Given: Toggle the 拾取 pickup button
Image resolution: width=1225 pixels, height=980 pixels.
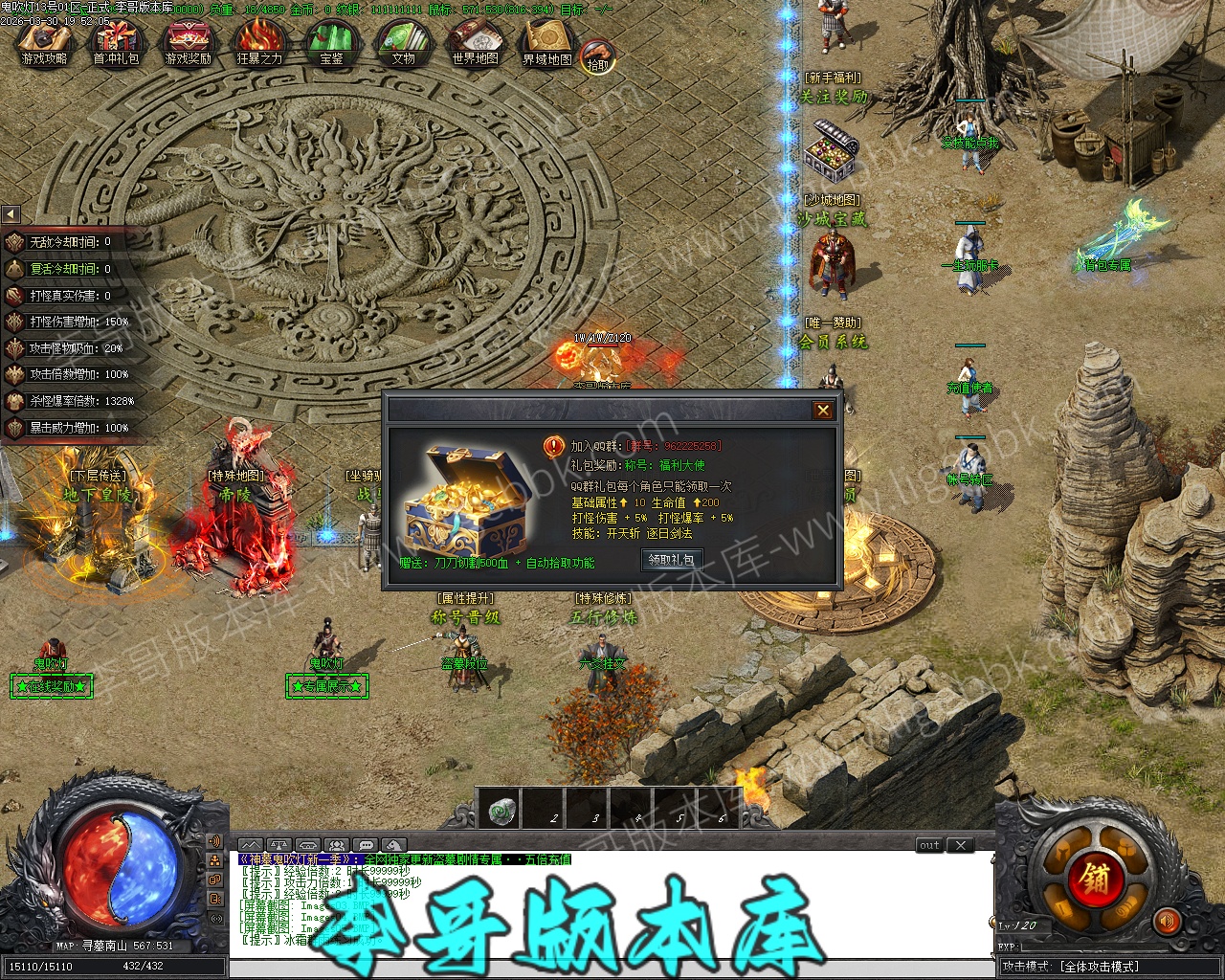Looking at the screenshot, I should pyautogui.click(x=598, y=57).
